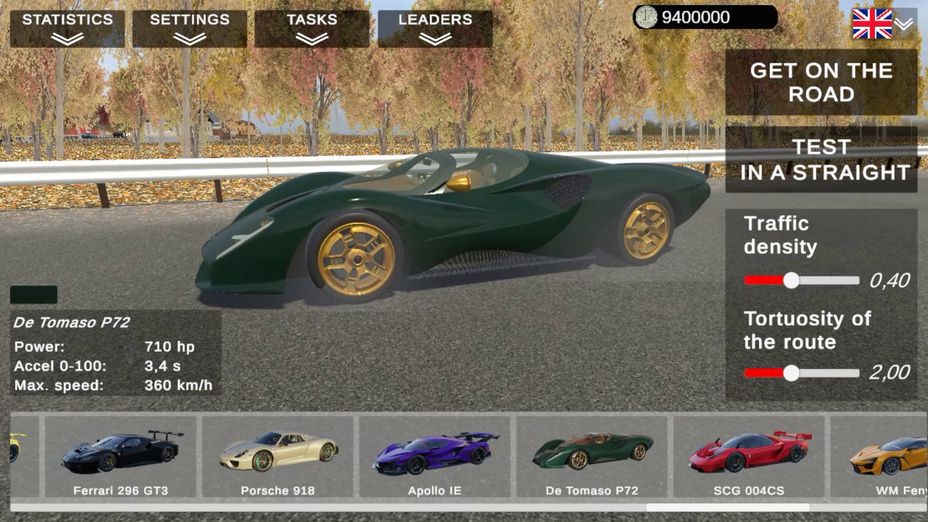
Task: Select the Ferrari 296 GT3 car
Action: [x=121, y=457]
